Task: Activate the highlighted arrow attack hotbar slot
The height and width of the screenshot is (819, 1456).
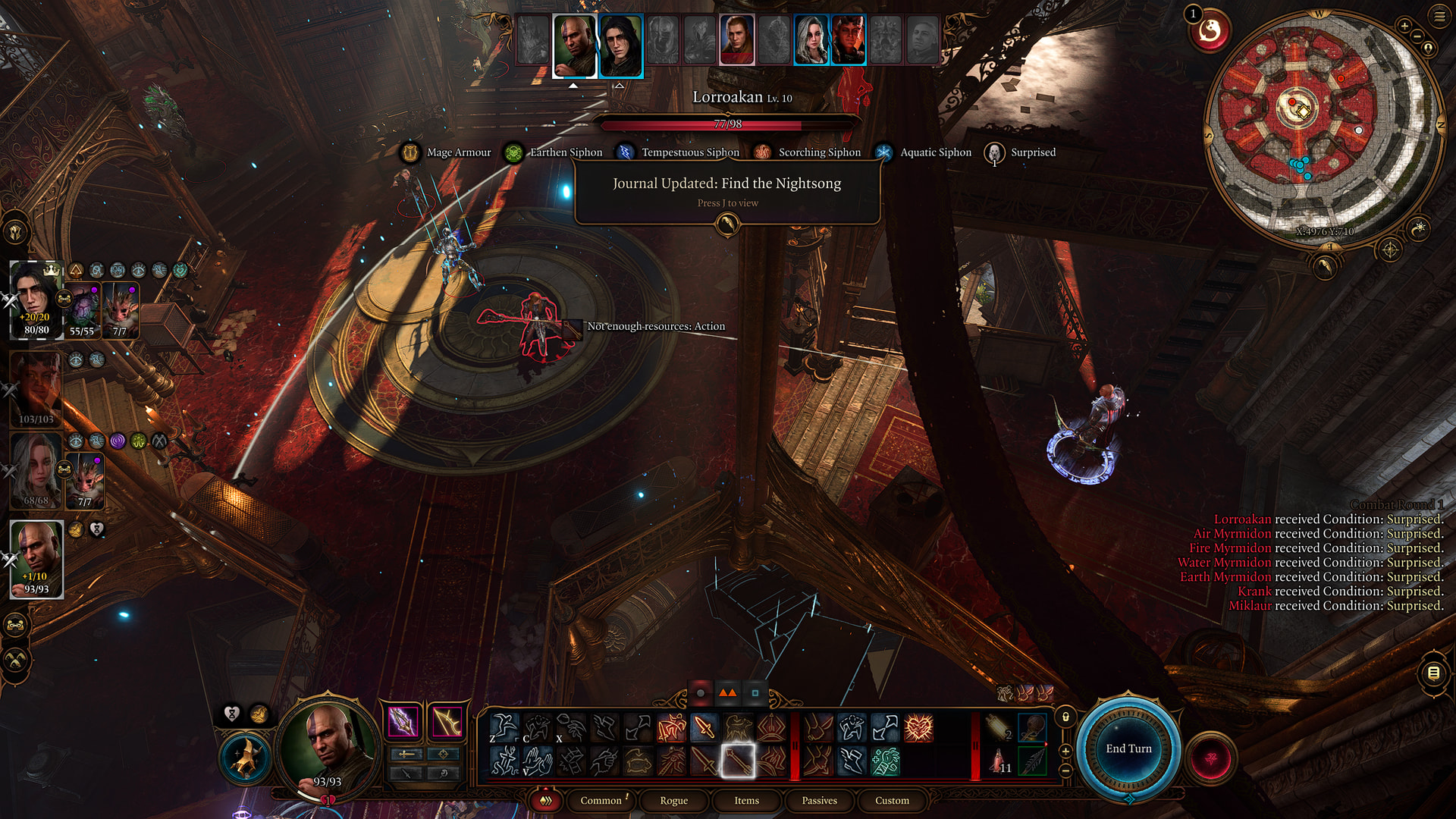Action: [737, 760]
